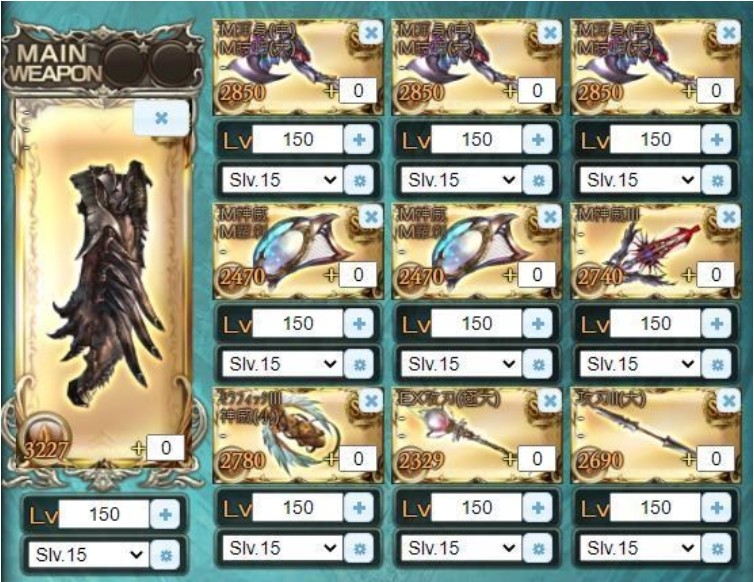Remove the 2740 attack red spear weapon
Viewport: 754px width, 582px height.
[729, 217]
